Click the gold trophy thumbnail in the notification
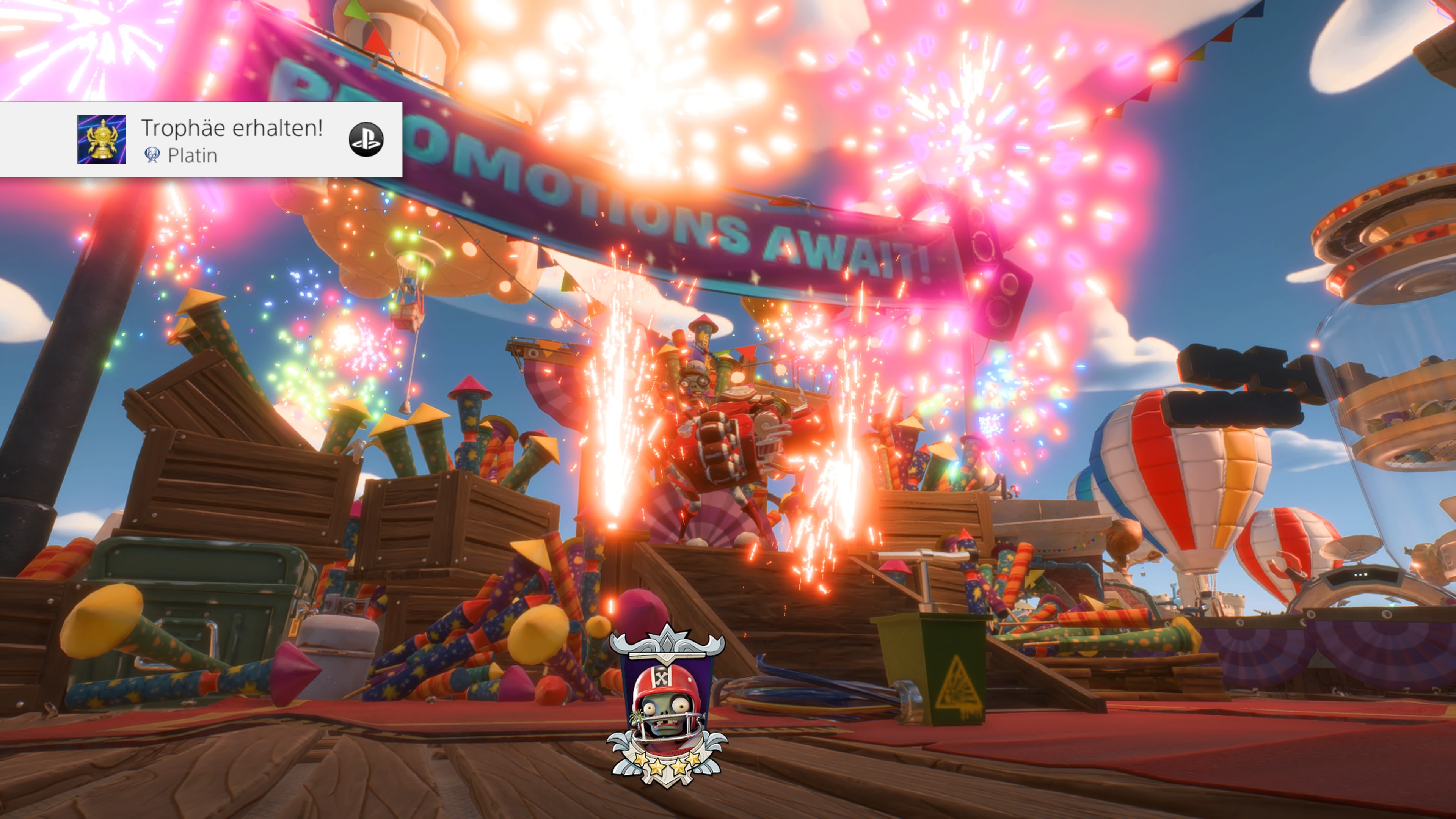1456x819 pixels. point(102,140)
